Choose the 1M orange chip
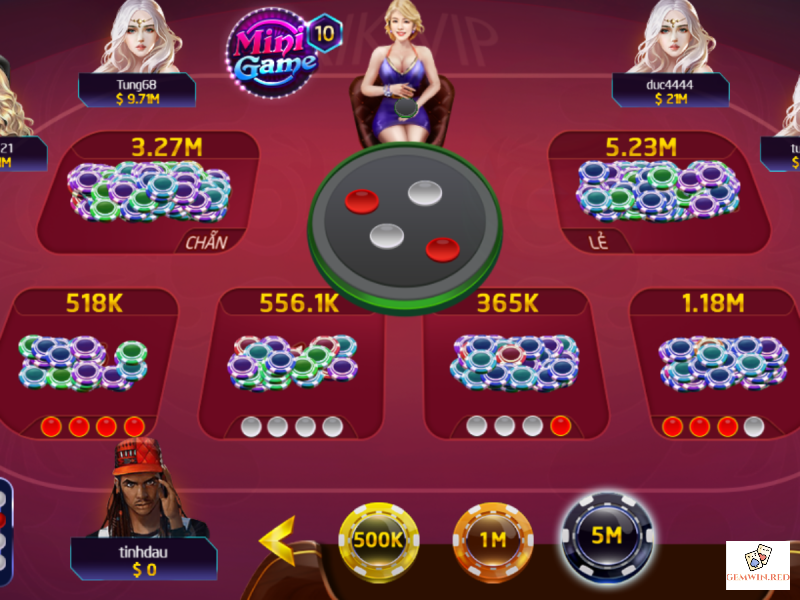 tap(492, 540)
